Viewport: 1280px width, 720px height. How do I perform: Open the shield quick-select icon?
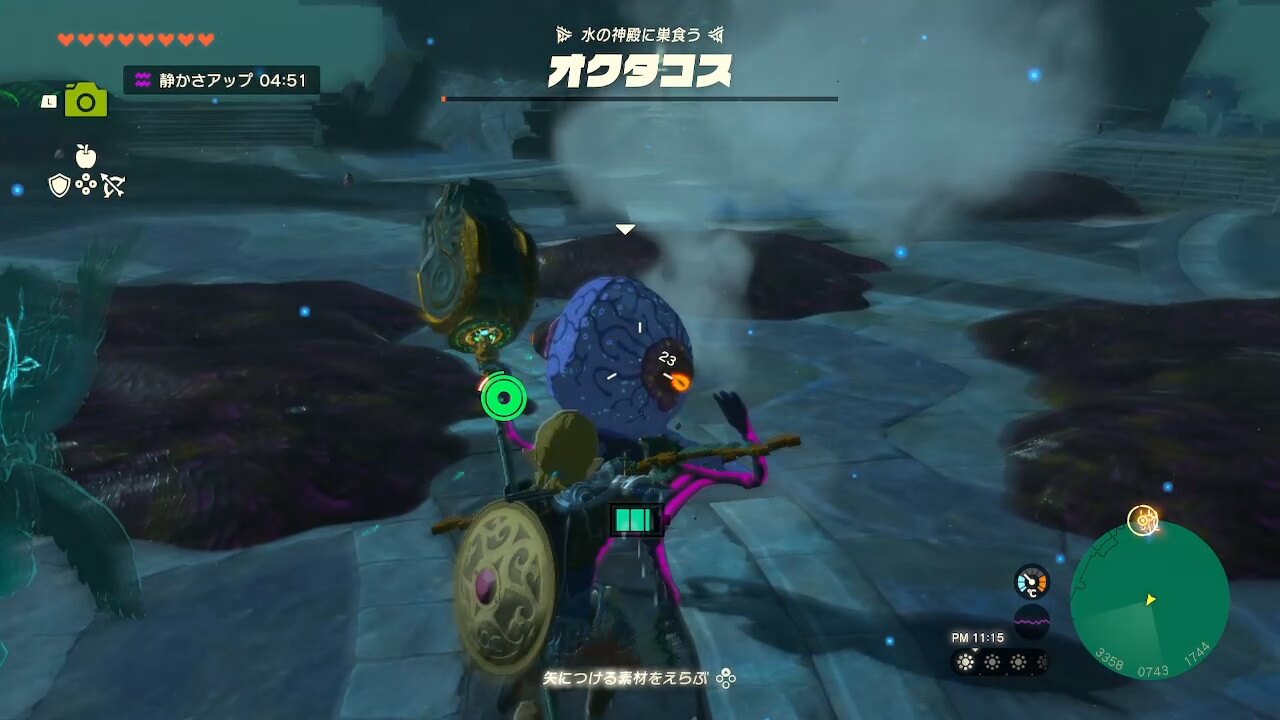(59, 185)
